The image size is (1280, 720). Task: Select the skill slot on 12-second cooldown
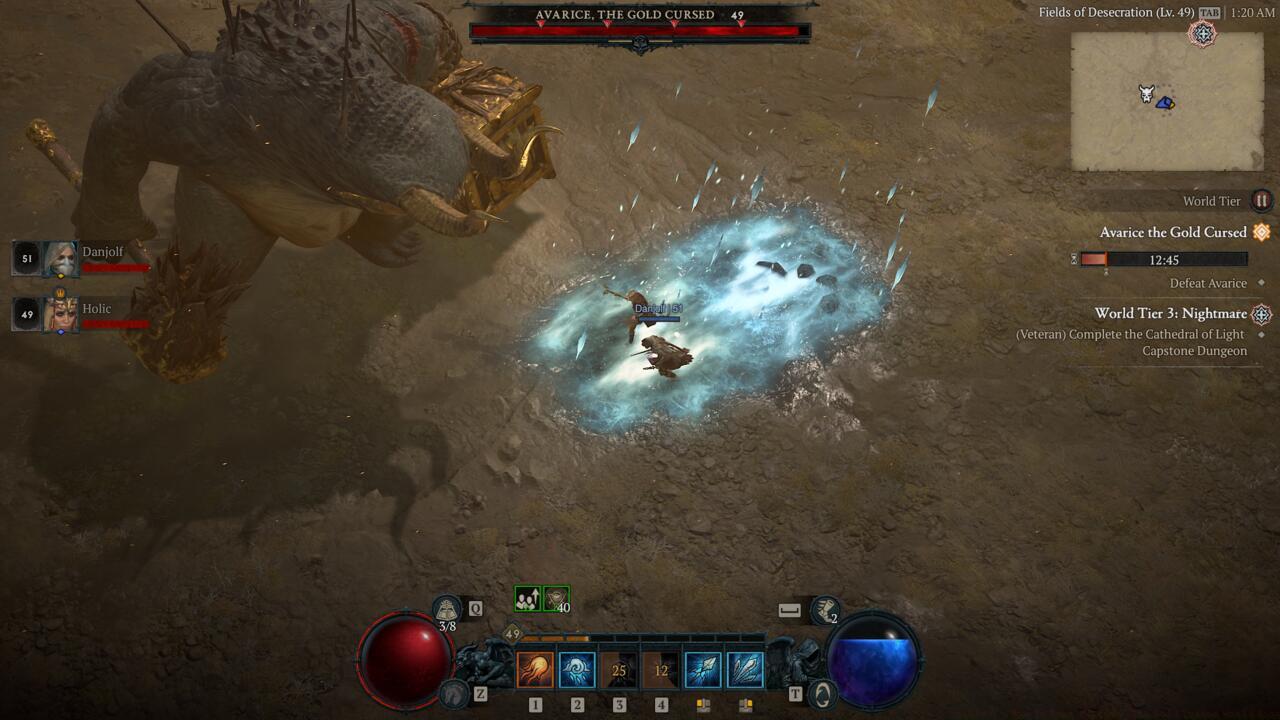661,670
